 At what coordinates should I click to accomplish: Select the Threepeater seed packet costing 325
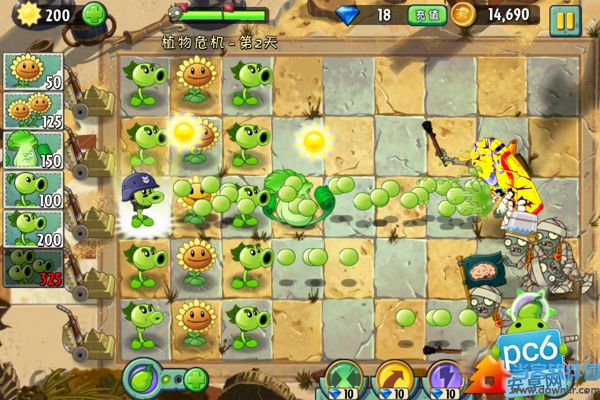[x=34, y=266]
